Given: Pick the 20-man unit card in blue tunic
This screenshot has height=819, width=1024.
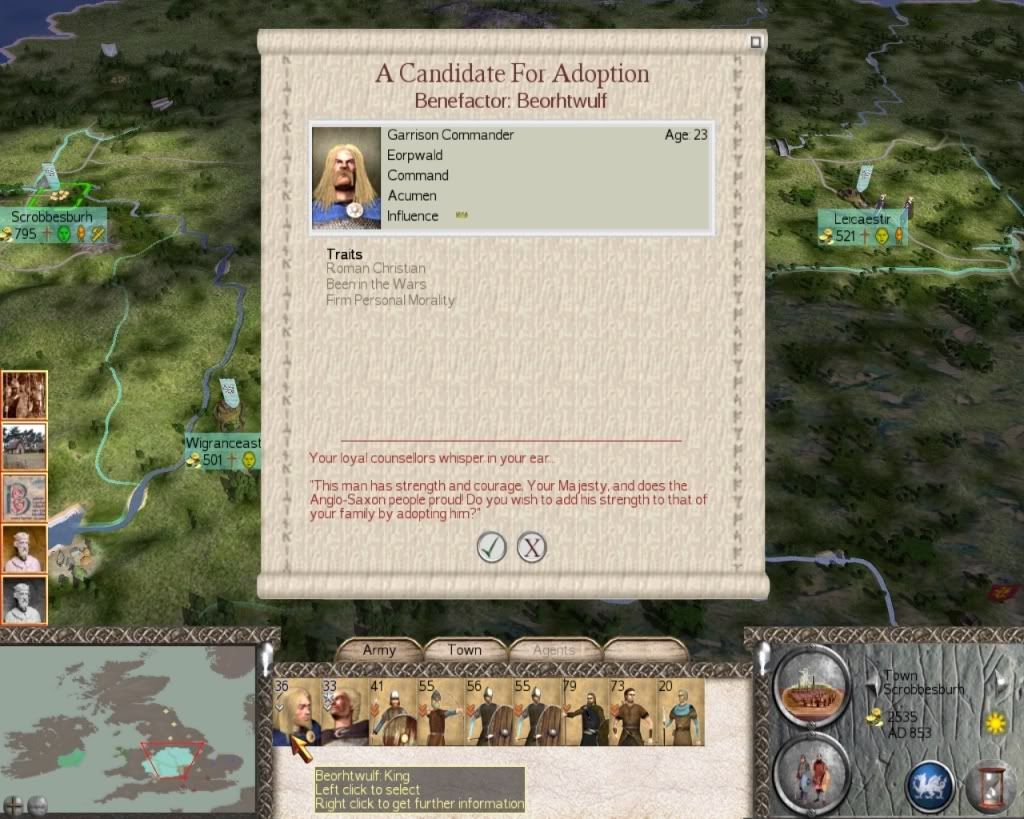Looking at the screenshot, I should point(680,713).
